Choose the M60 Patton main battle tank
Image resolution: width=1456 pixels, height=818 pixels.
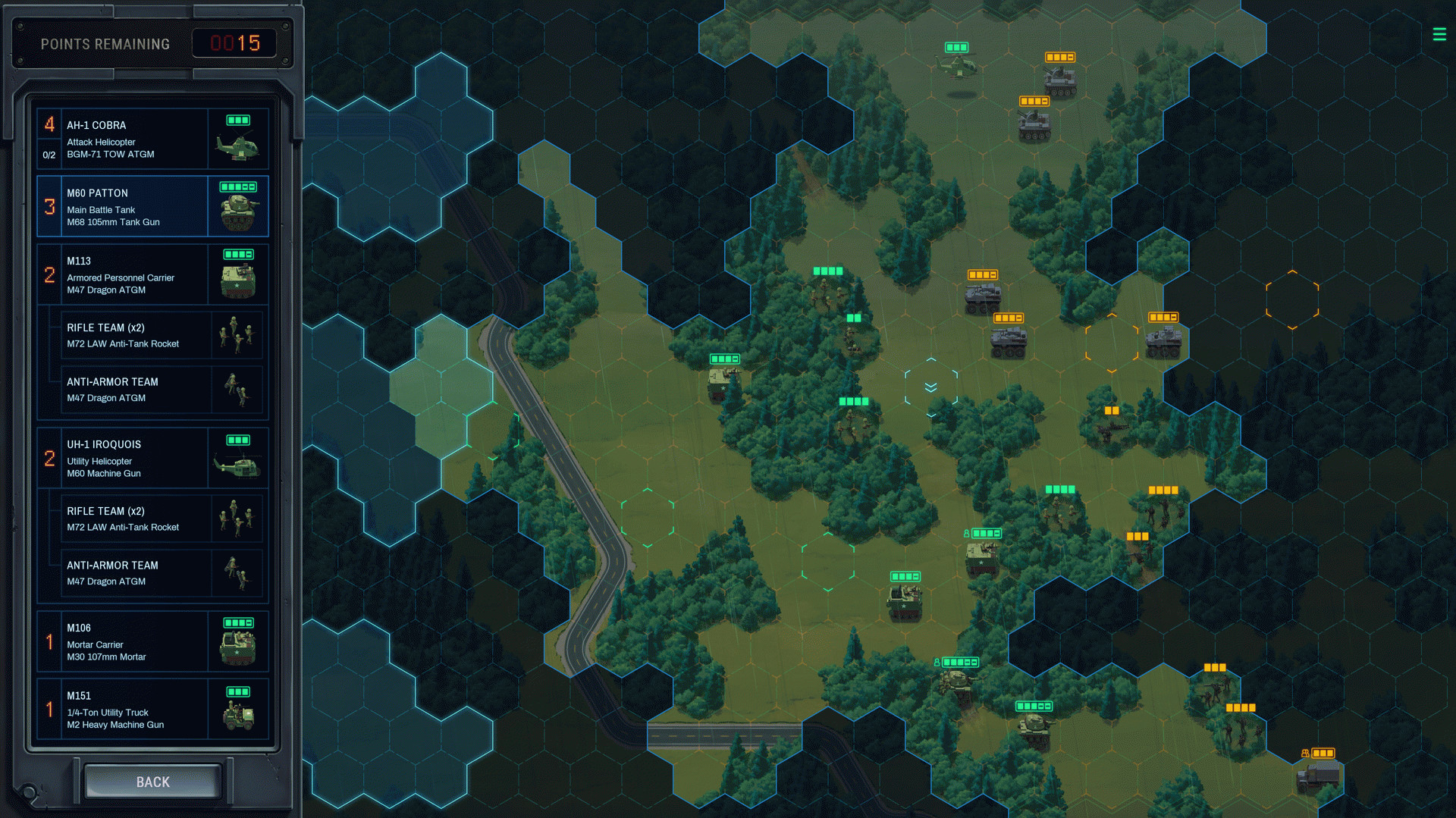pyautogui.click(x=152, y=206)
